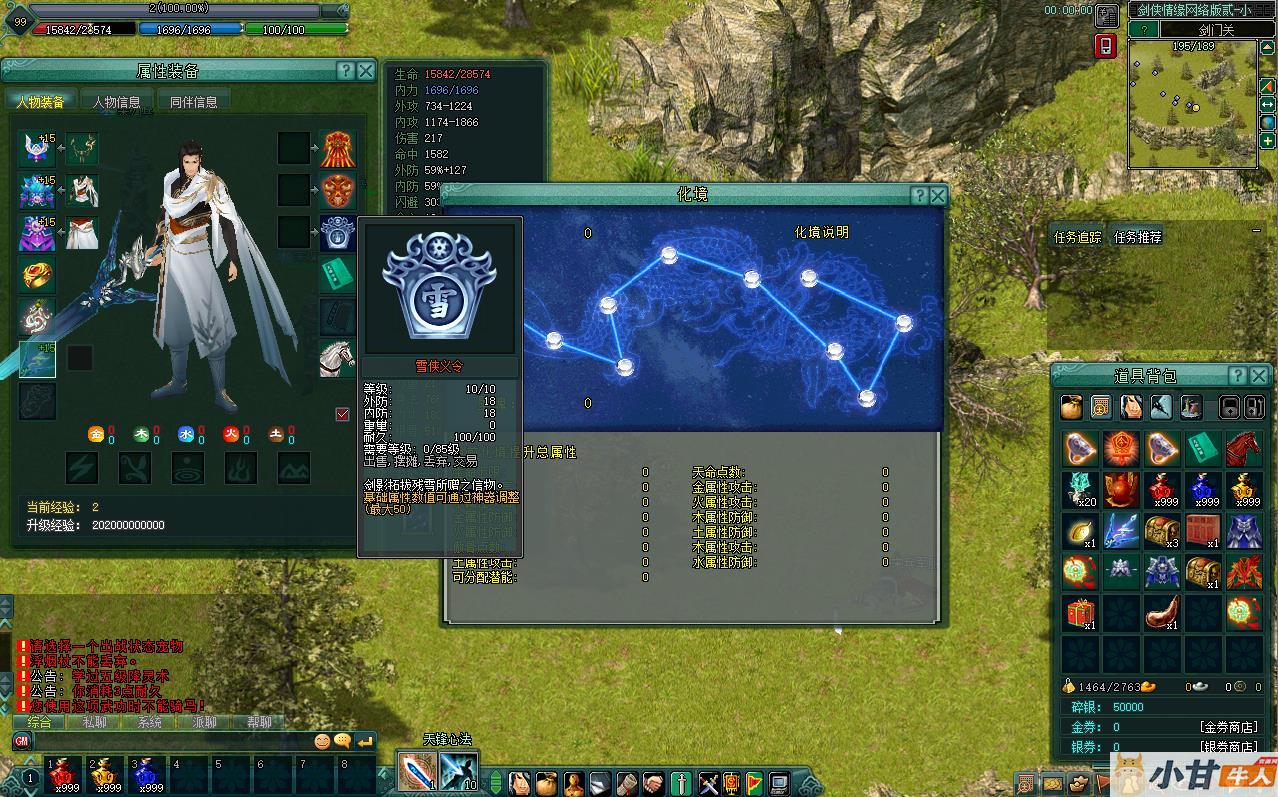Select the gold ring equipment slot
The image size is (1278, 797).
37,274
